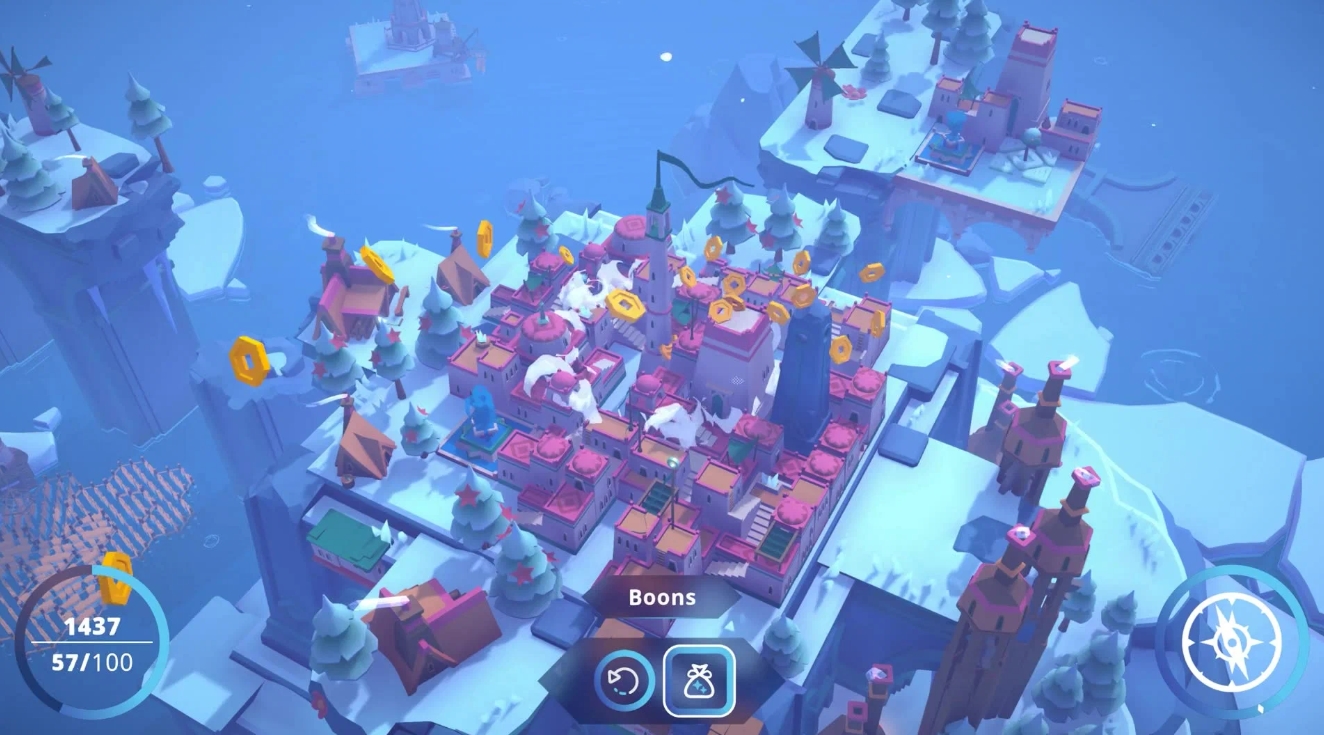
Task: Select the 57/100 counter display
Action: 92,662
